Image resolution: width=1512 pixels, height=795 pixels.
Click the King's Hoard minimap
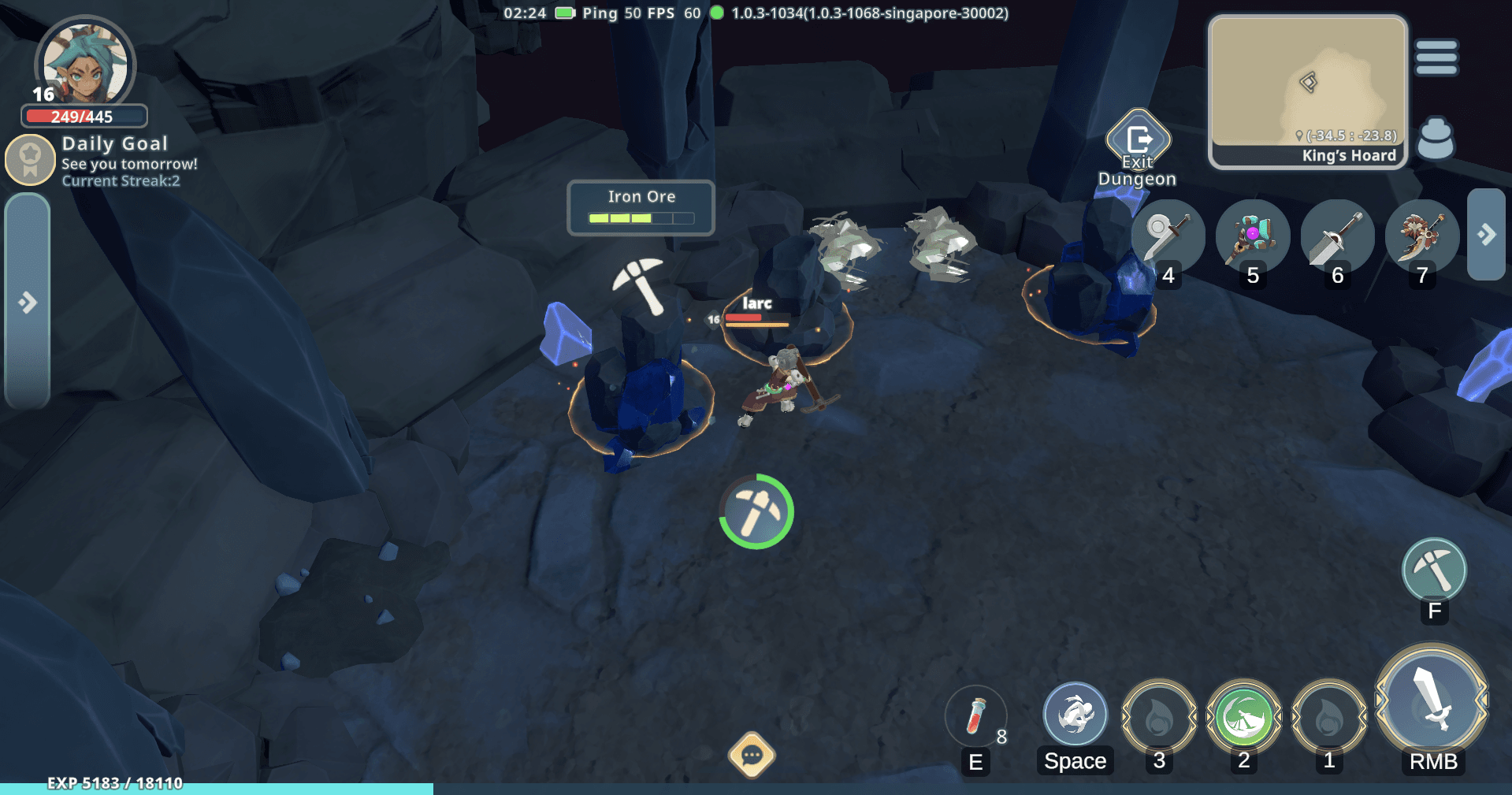click(x=1308, y=91)
